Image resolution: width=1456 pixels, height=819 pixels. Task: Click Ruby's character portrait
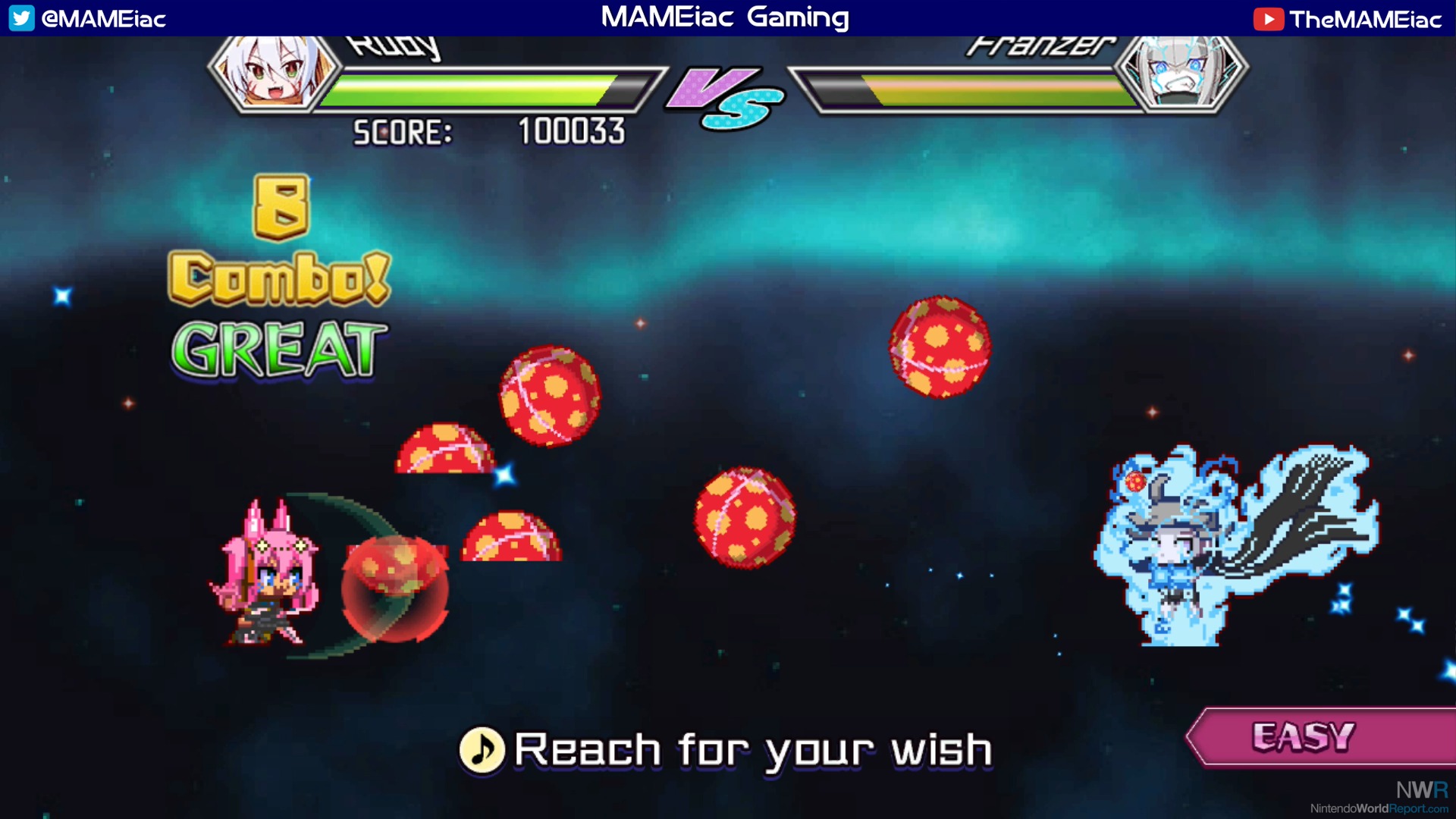(x=274, y=71)
